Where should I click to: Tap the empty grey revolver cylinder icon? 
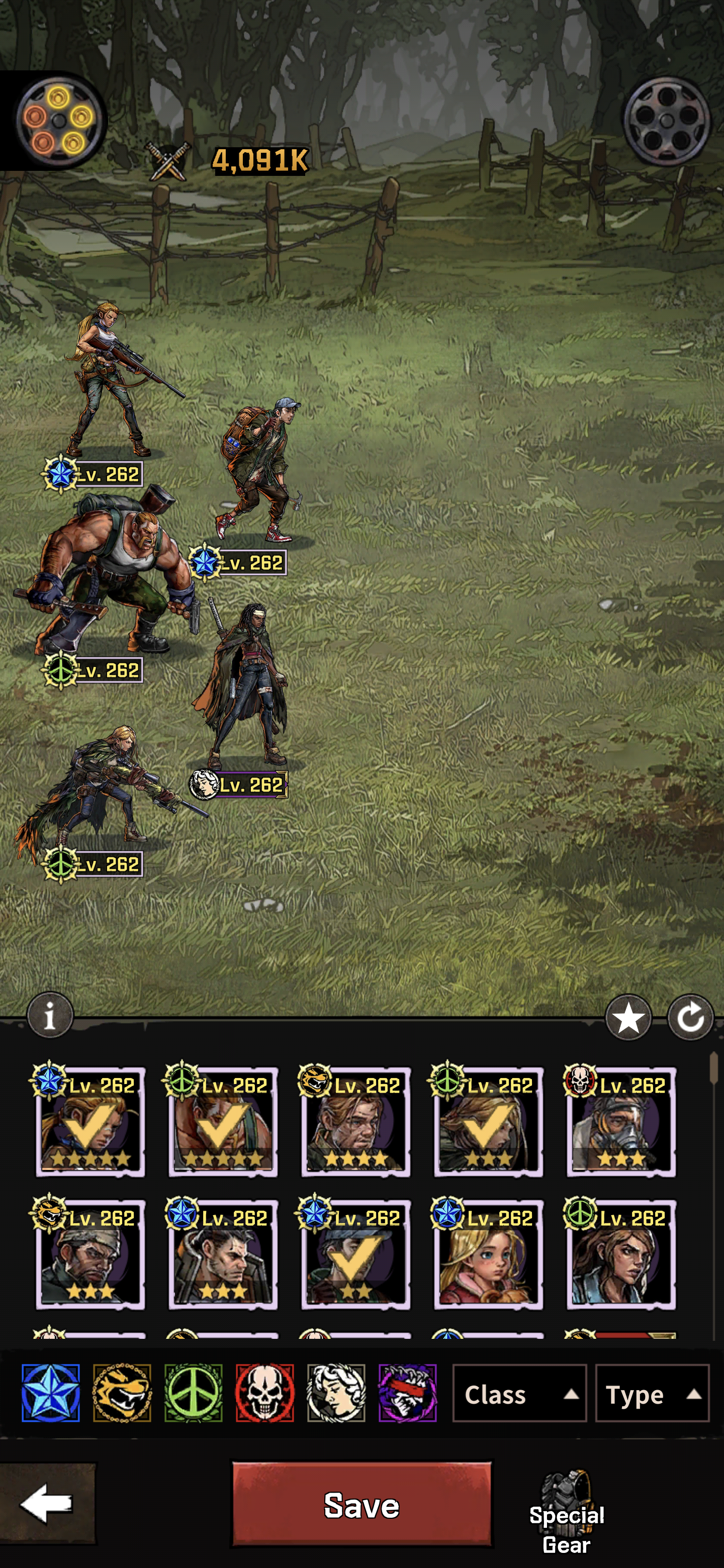coord(667,121)
